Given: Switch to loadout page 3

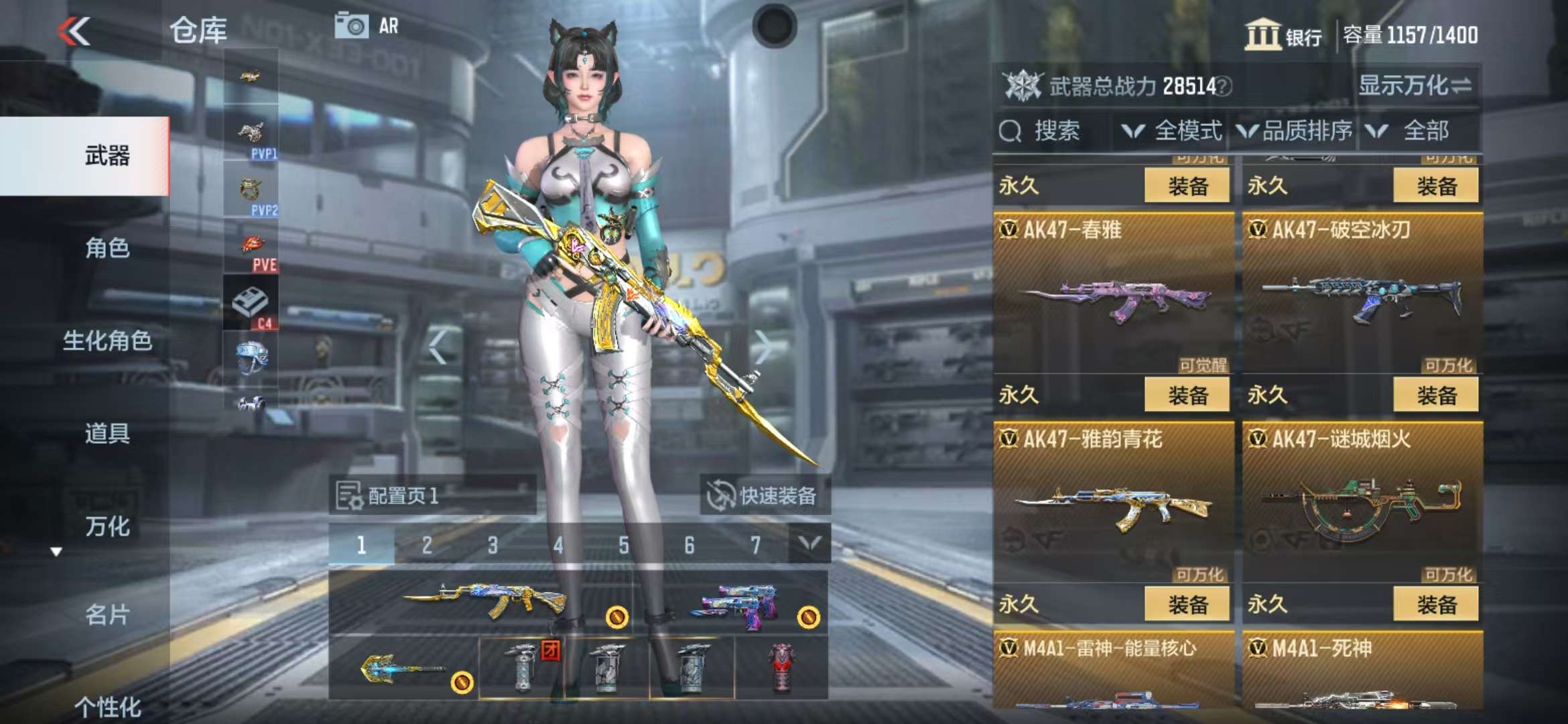Looking at the screenshot, I should [493, 545].
